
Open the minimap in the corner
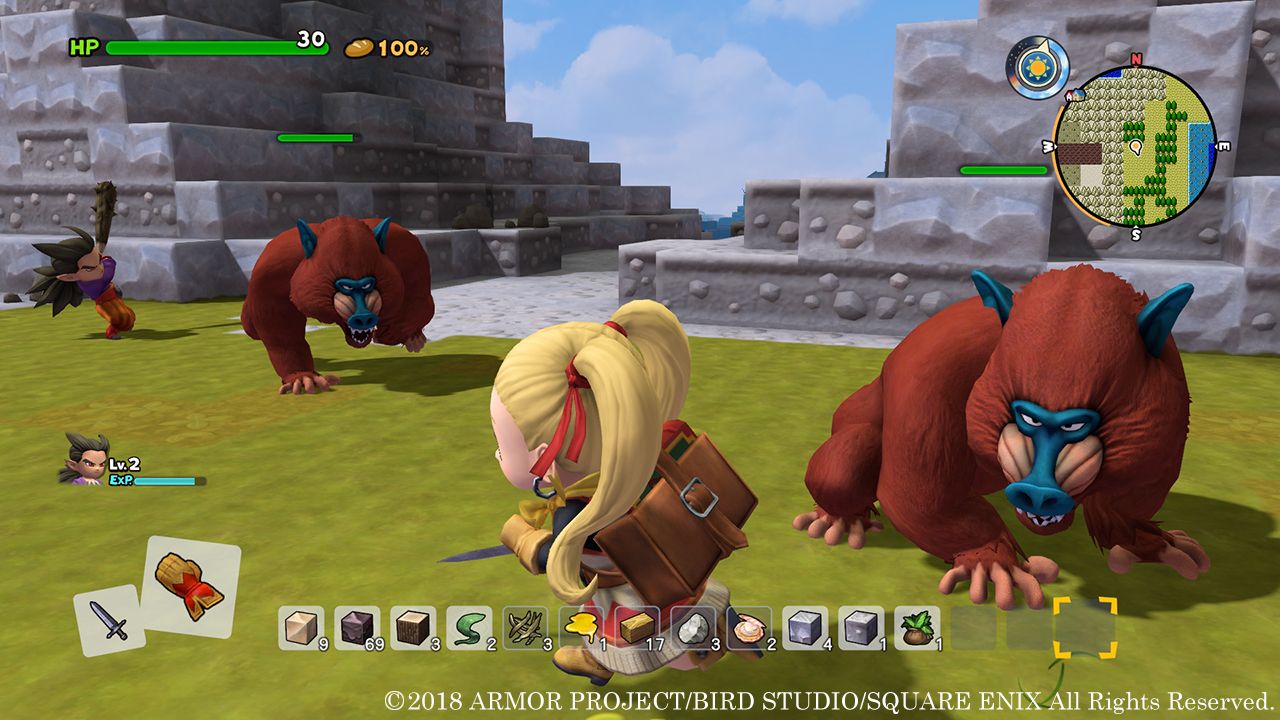point(1135,147)
